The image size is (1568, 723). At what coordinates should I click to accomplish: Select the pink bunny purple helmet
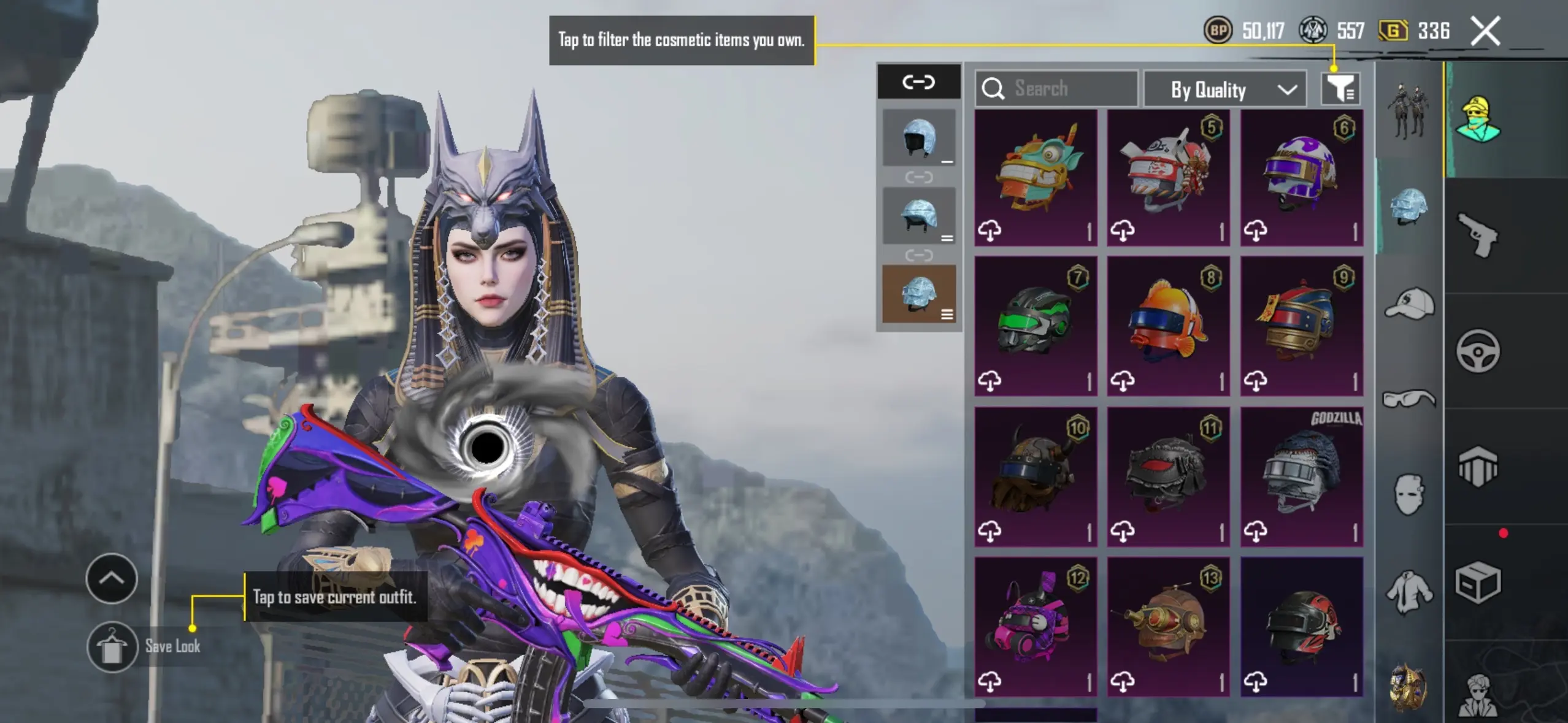point(1036,627)
